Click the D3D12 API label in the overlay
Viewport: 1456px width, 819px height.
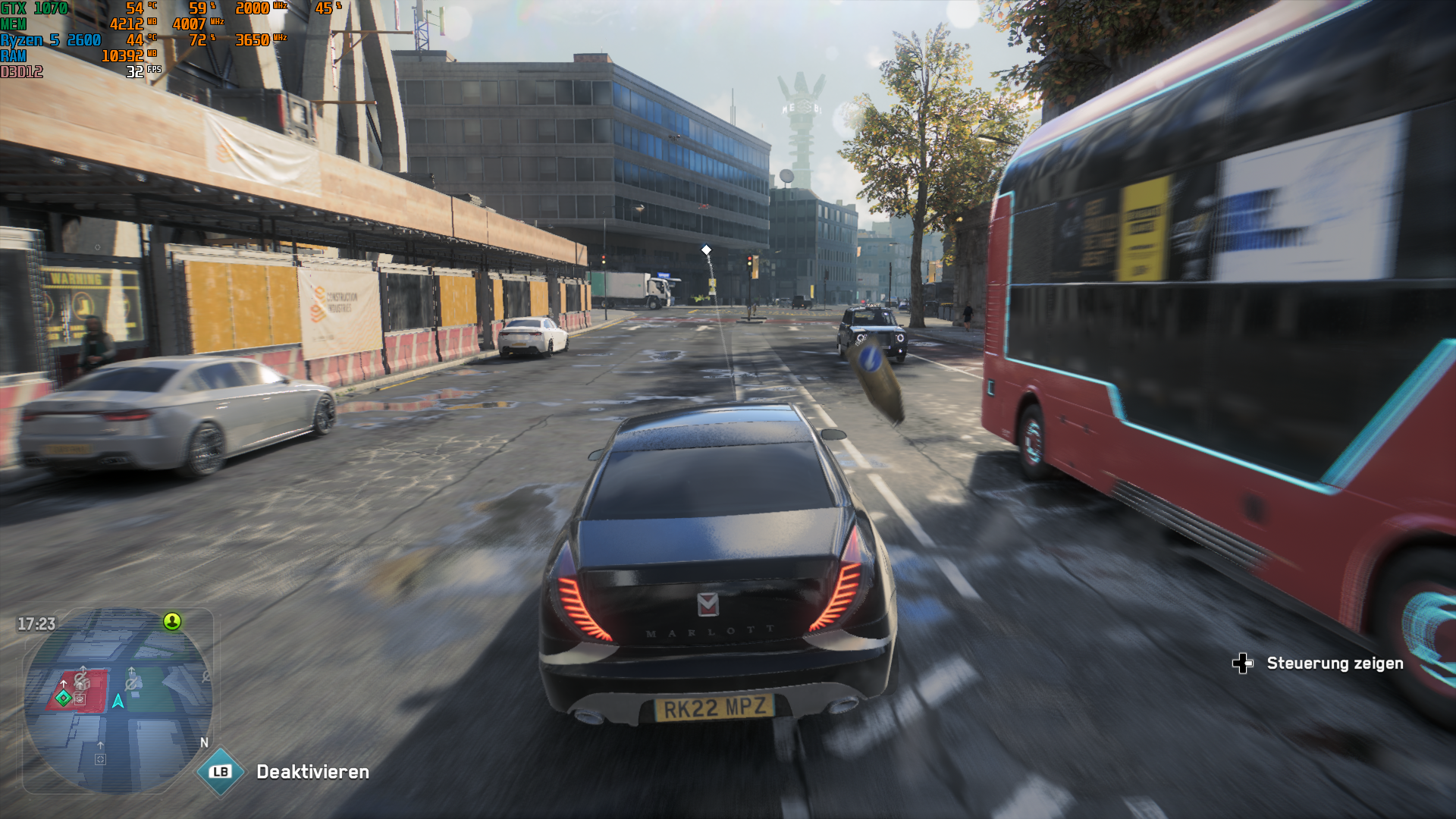(20, 70)
